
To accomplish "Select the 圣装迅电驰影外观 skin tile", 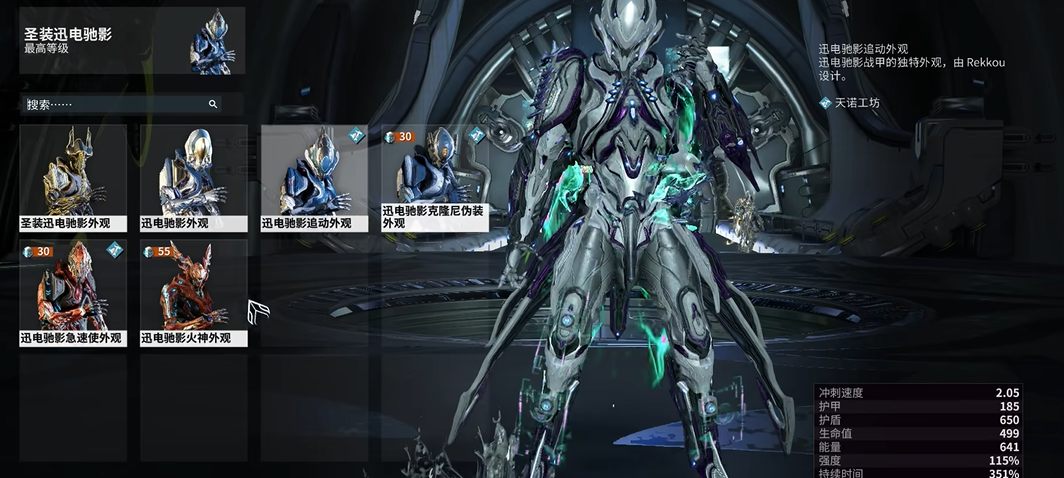I will click(x=73, y=177).
